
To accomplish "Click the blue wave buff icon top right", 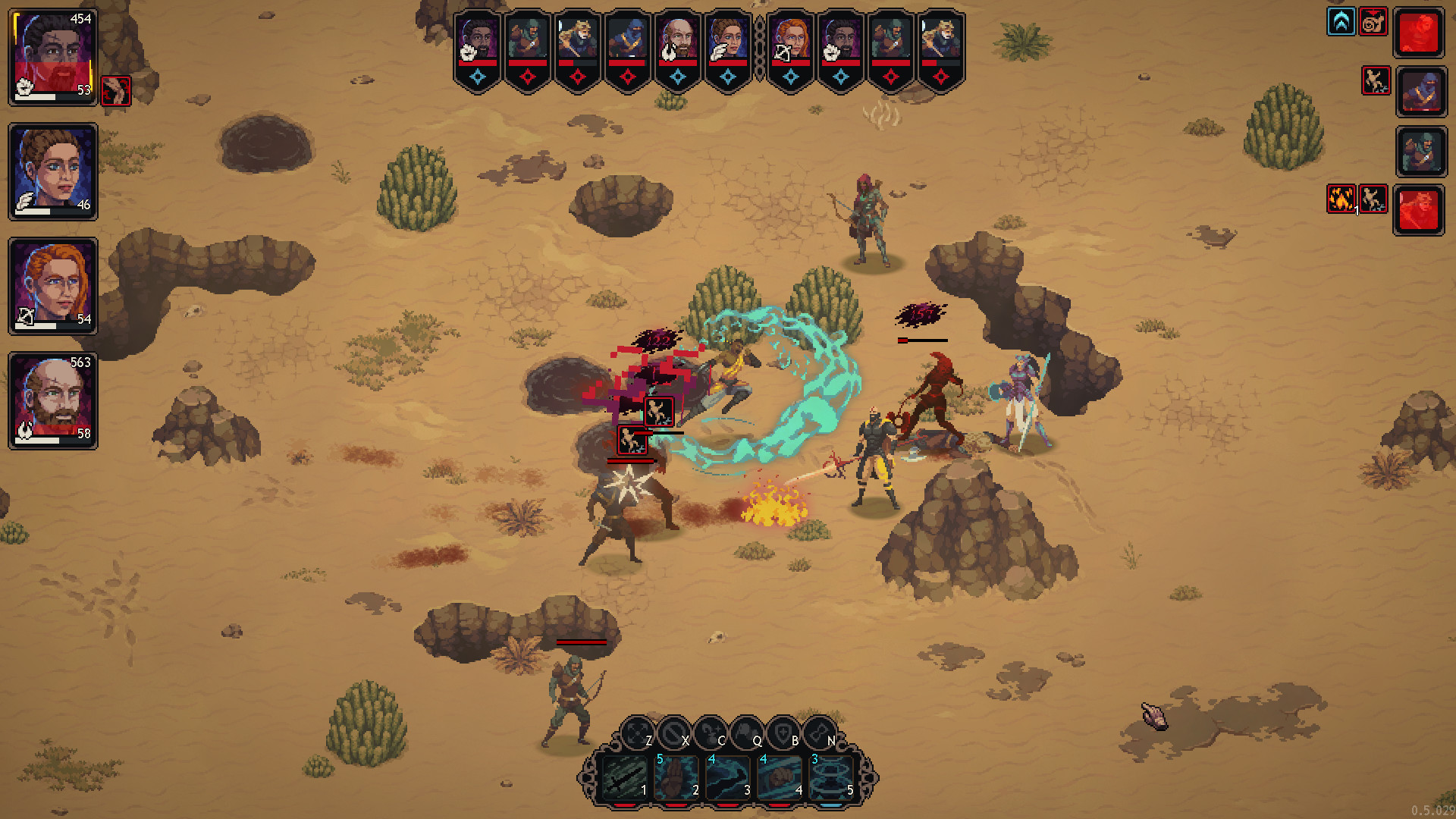I will coord(1341,22).
